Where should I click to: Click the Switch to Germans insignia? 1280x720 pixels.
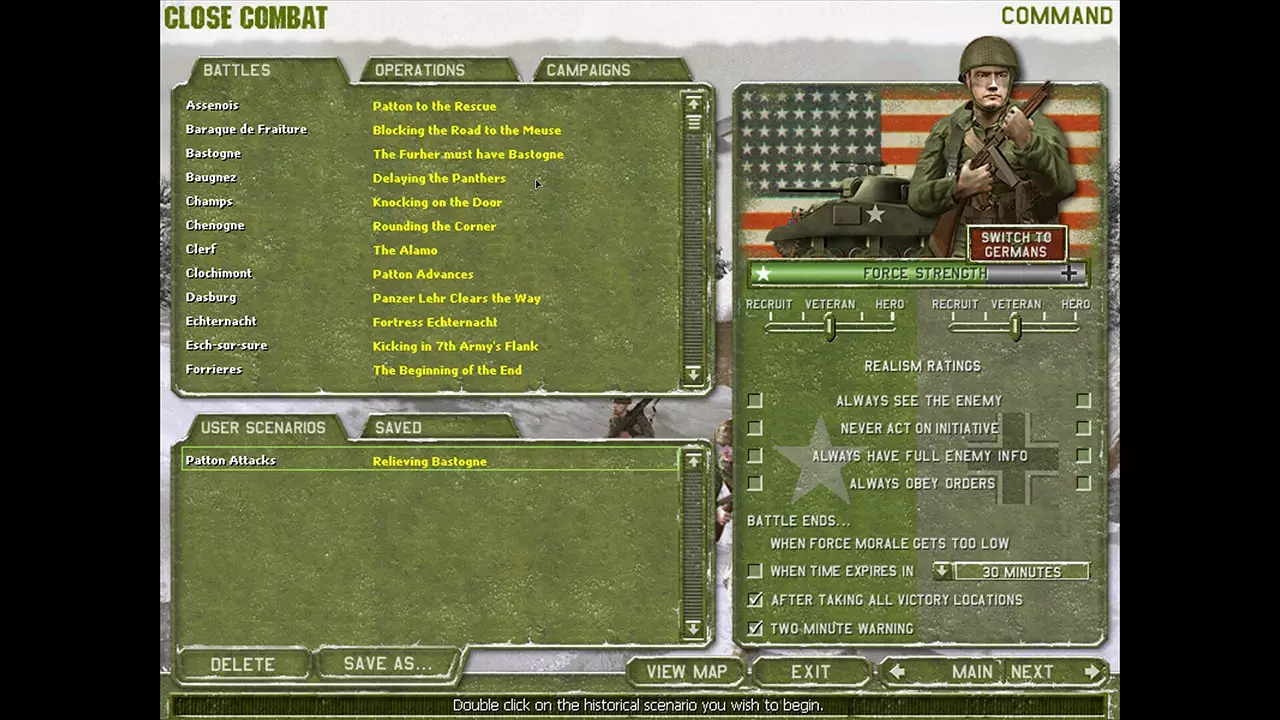[1016, 243]
